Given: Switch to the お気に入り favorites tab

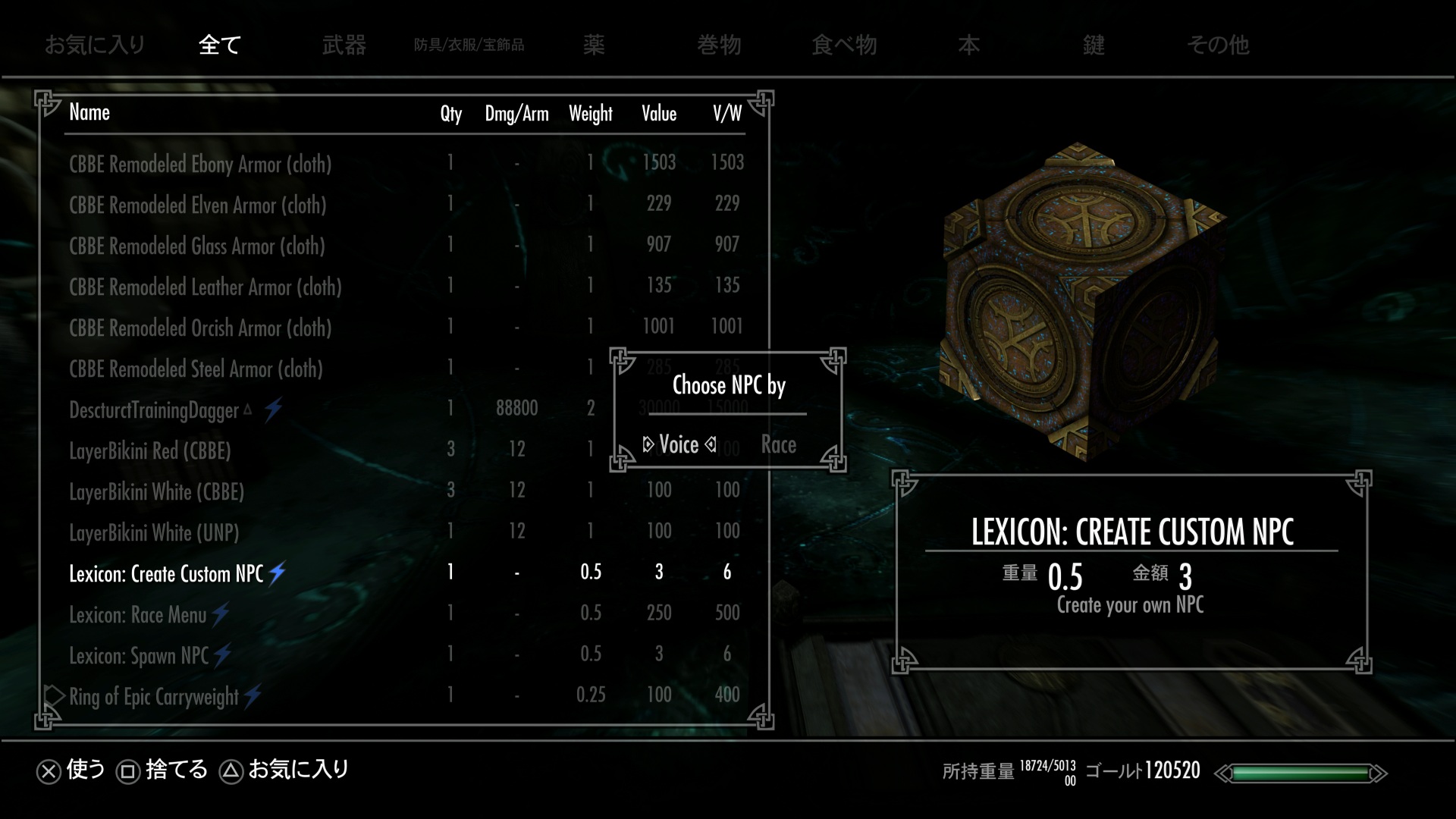Looking at the screenshot, I should point(95,45).
